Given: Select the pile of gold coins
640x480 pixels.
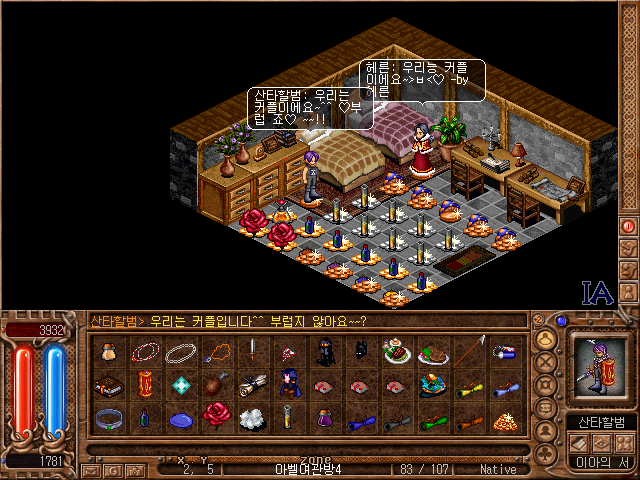Looking at the screenshot, I should (506, 418).
